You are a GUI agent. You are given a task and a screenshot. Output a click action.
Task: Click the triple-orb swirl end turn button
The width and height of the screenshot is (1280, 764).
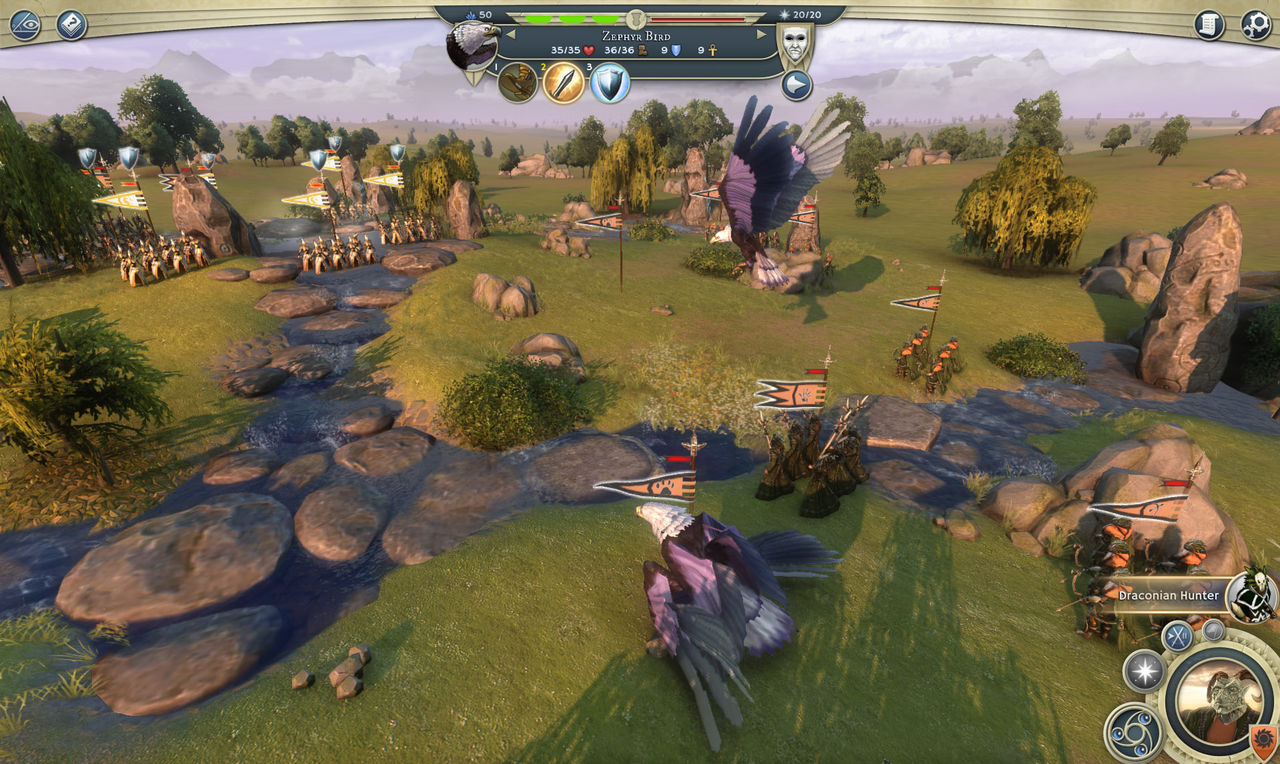point(1133,732)
